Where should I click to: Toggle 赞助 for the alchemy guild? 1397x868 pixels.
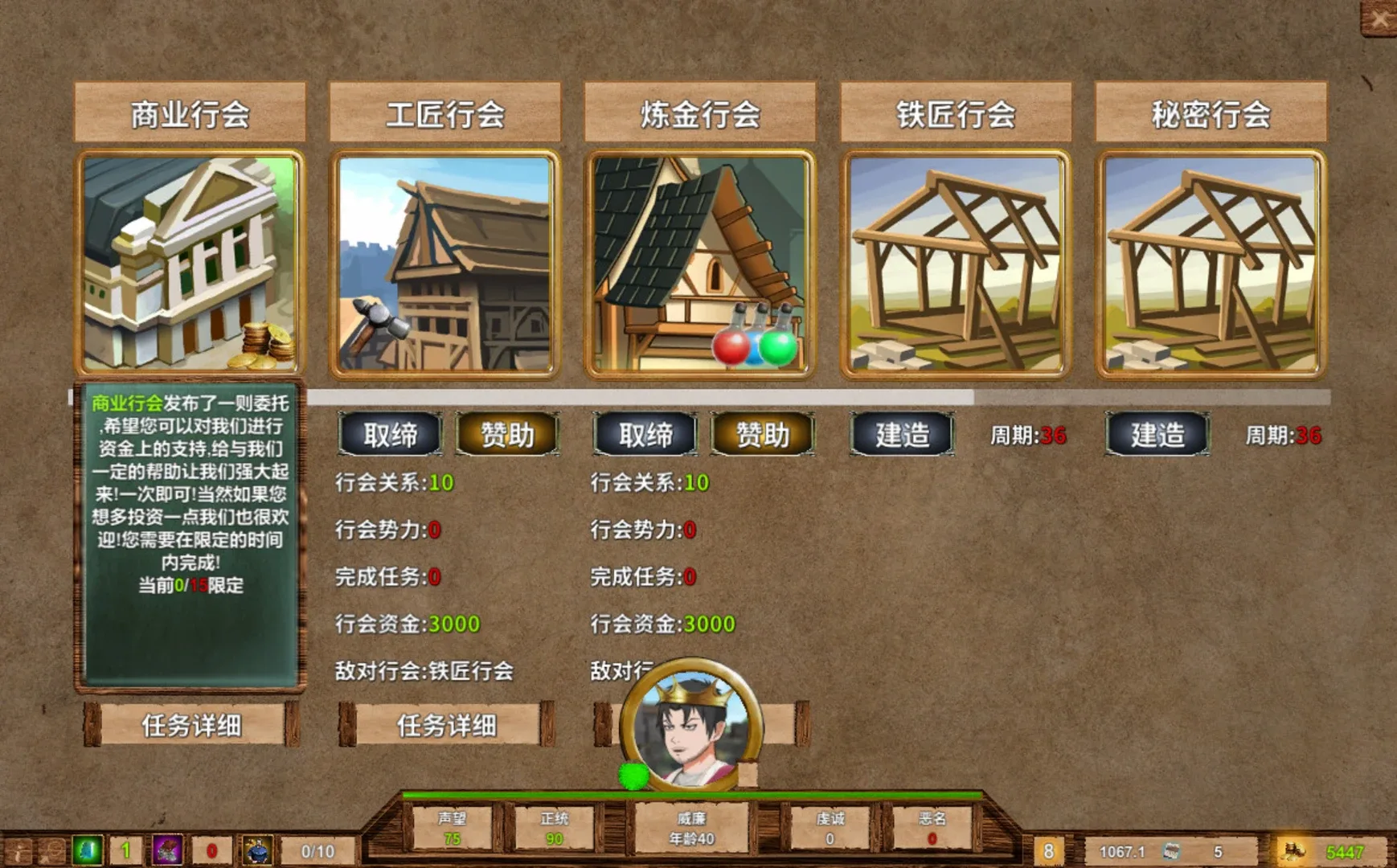[x=760, y=436]
